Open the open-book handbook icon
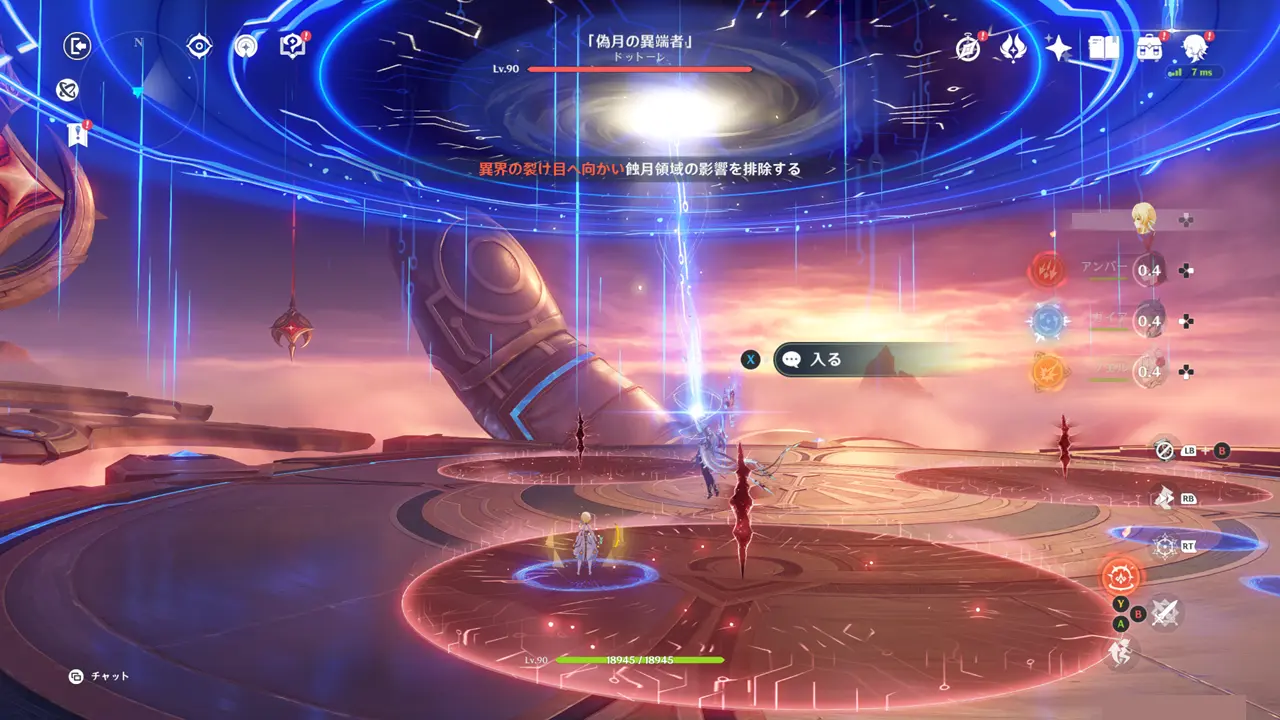Viewport: 1280px width, 720px height. pos(1103,48)
